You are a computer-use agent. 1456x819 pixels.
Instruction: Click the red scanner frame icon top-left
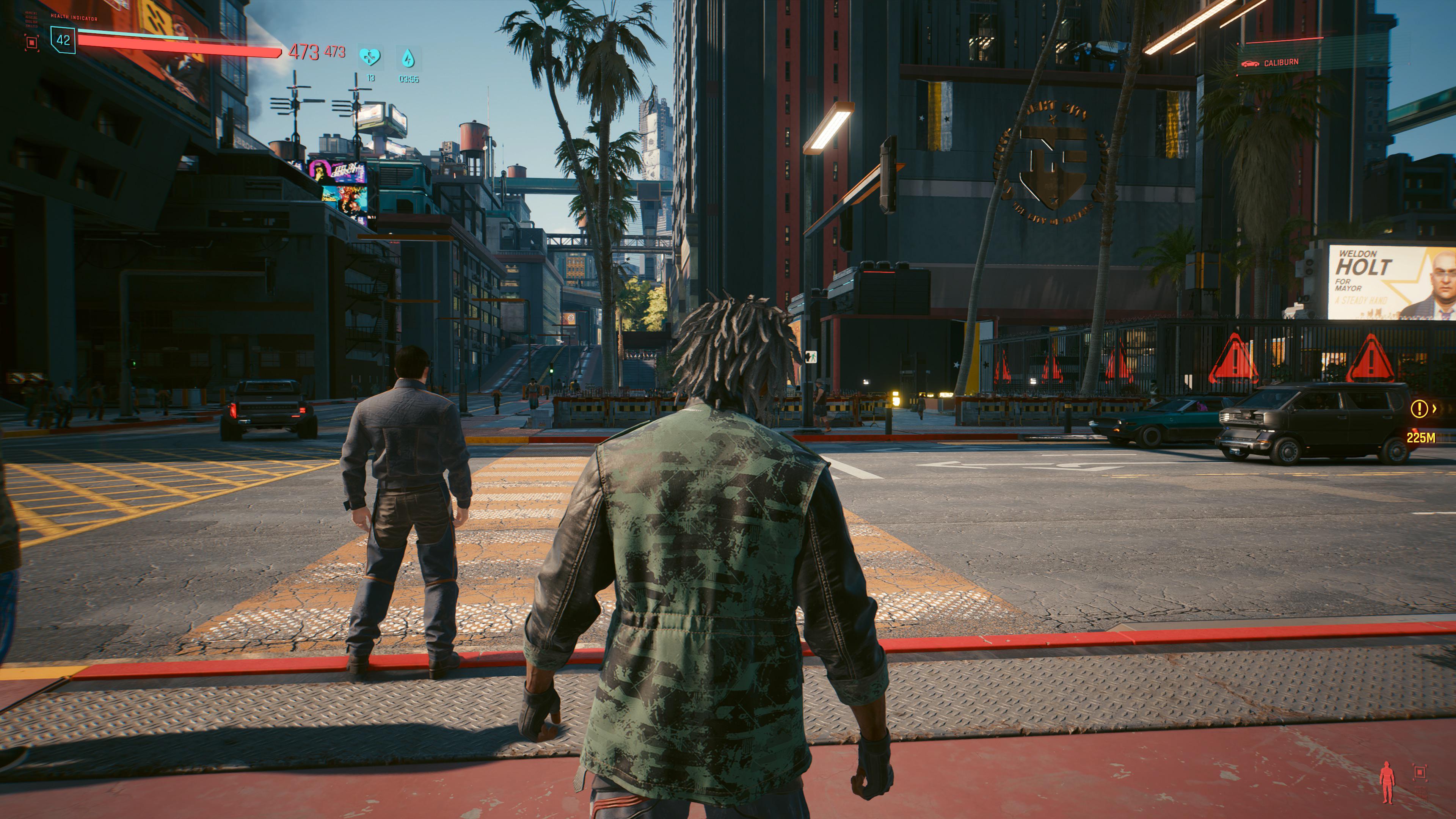(x=32, y=42)
